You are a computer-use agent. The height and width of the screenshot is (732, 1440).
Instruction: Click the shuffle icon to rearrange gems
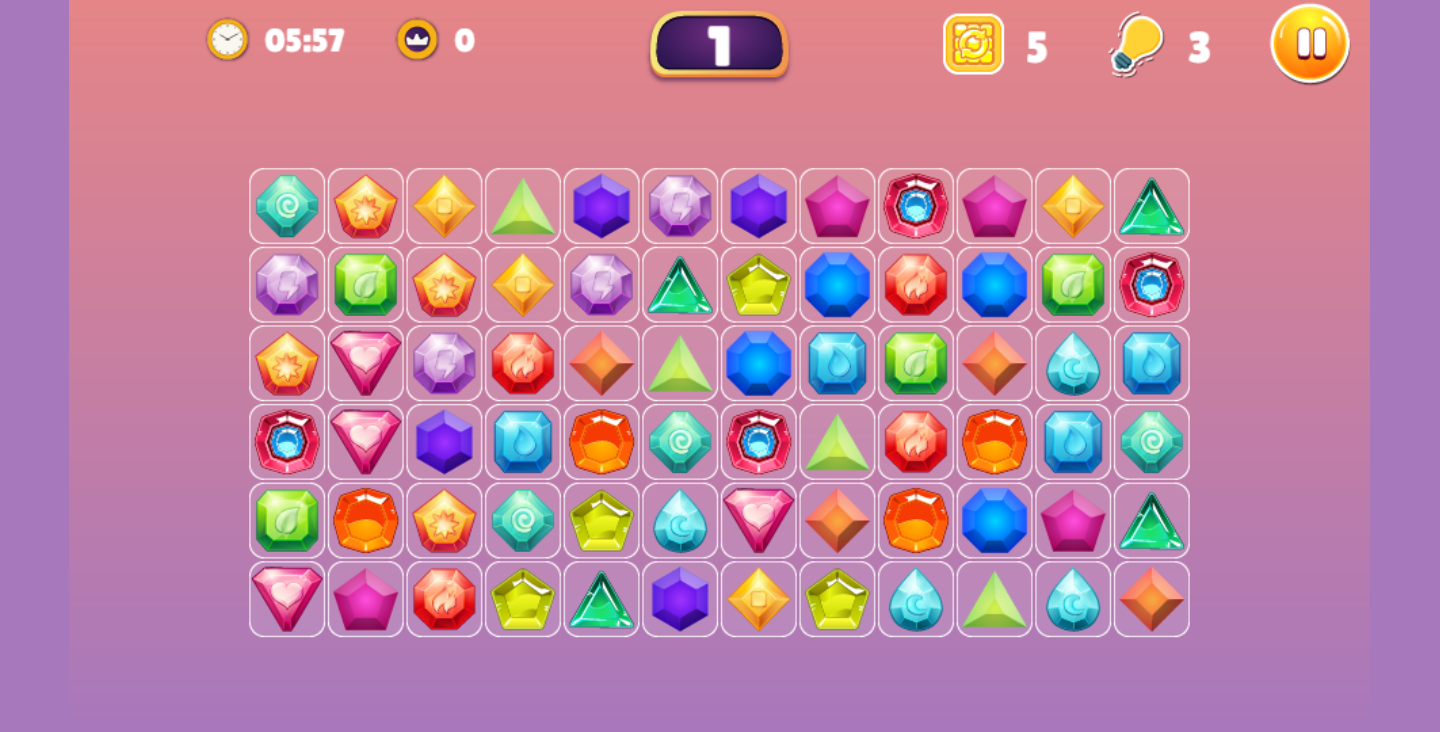pos(973,44)
